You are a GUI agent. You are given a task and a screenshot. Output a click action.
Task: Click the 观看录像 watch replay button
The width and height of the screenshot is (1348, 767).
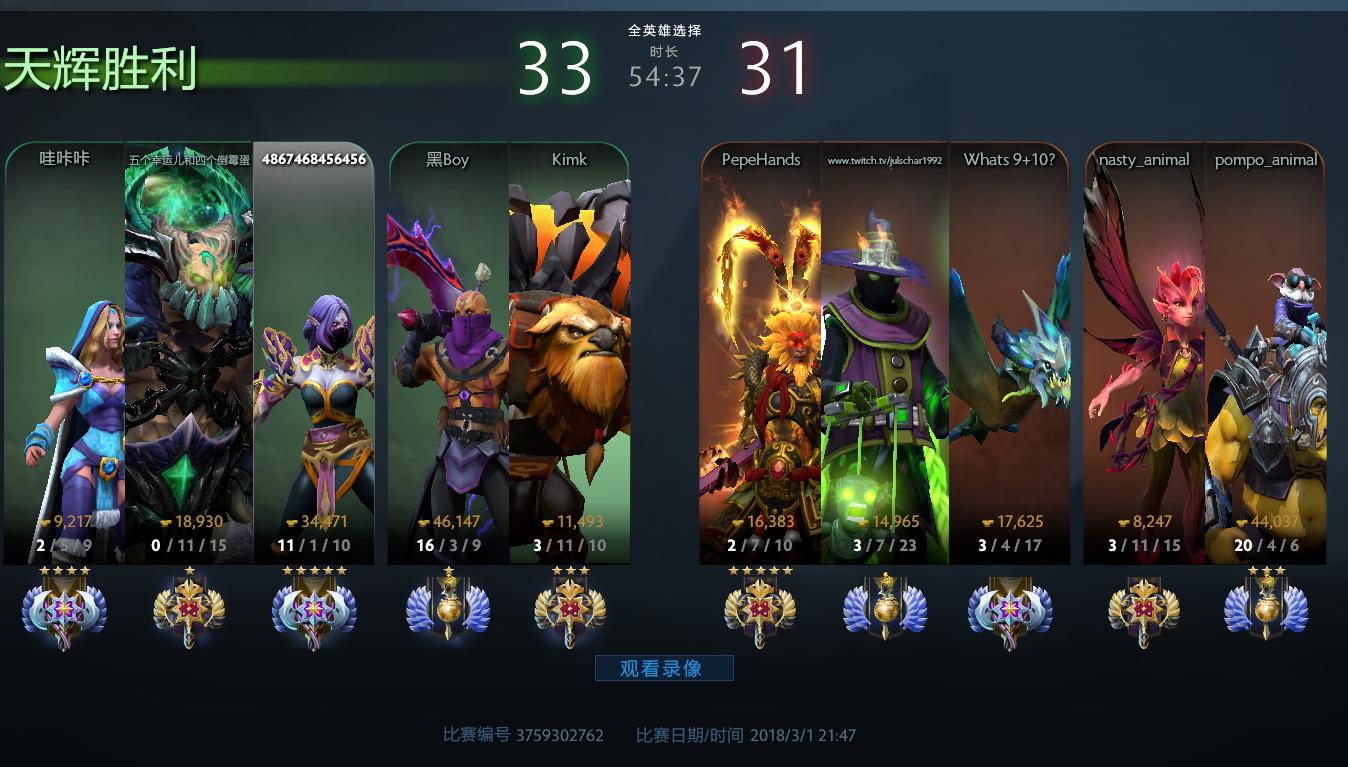664,668
